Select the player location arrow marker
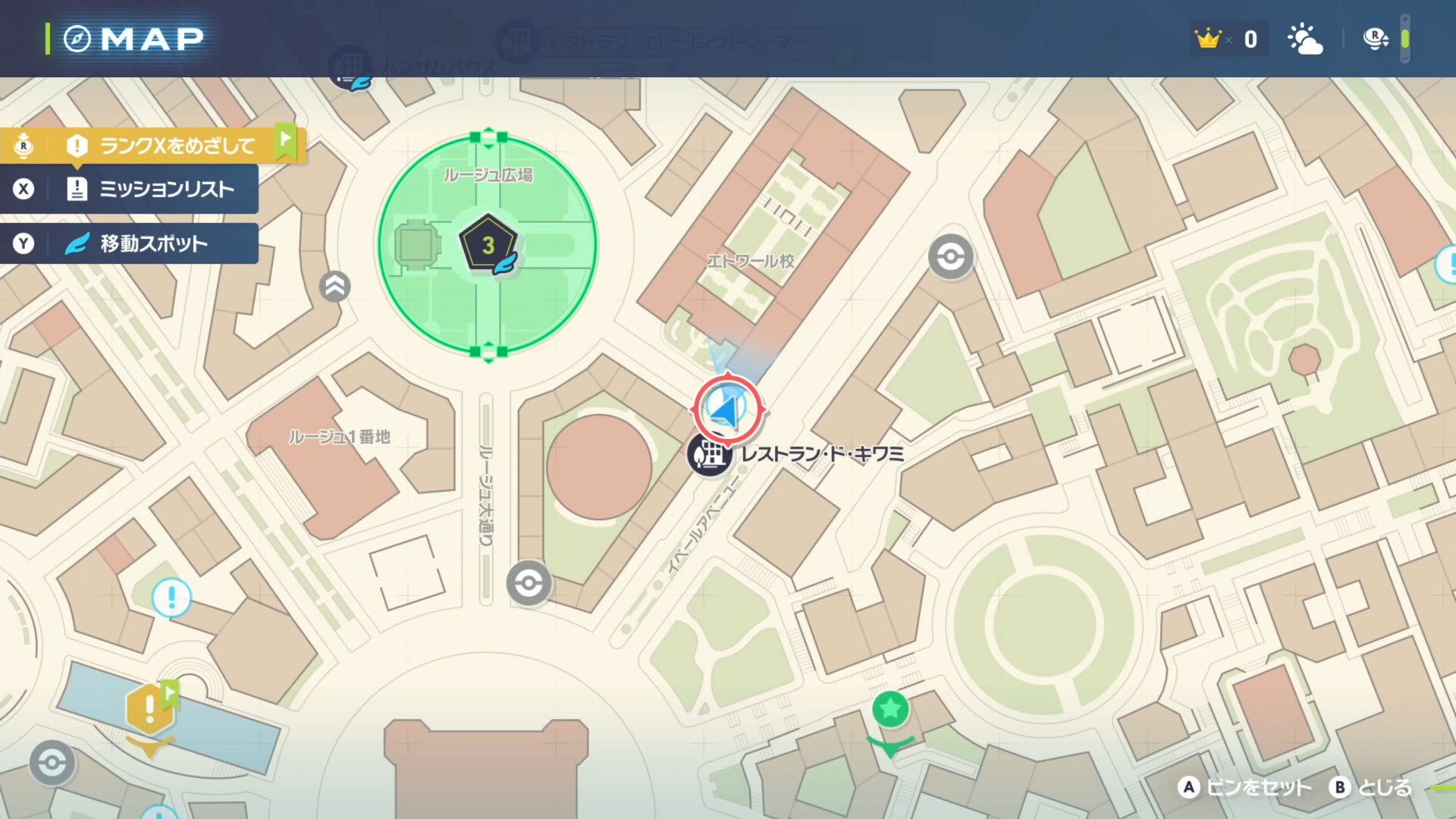Viewport: 1456px width, 819px height. [x=726, y=409]
